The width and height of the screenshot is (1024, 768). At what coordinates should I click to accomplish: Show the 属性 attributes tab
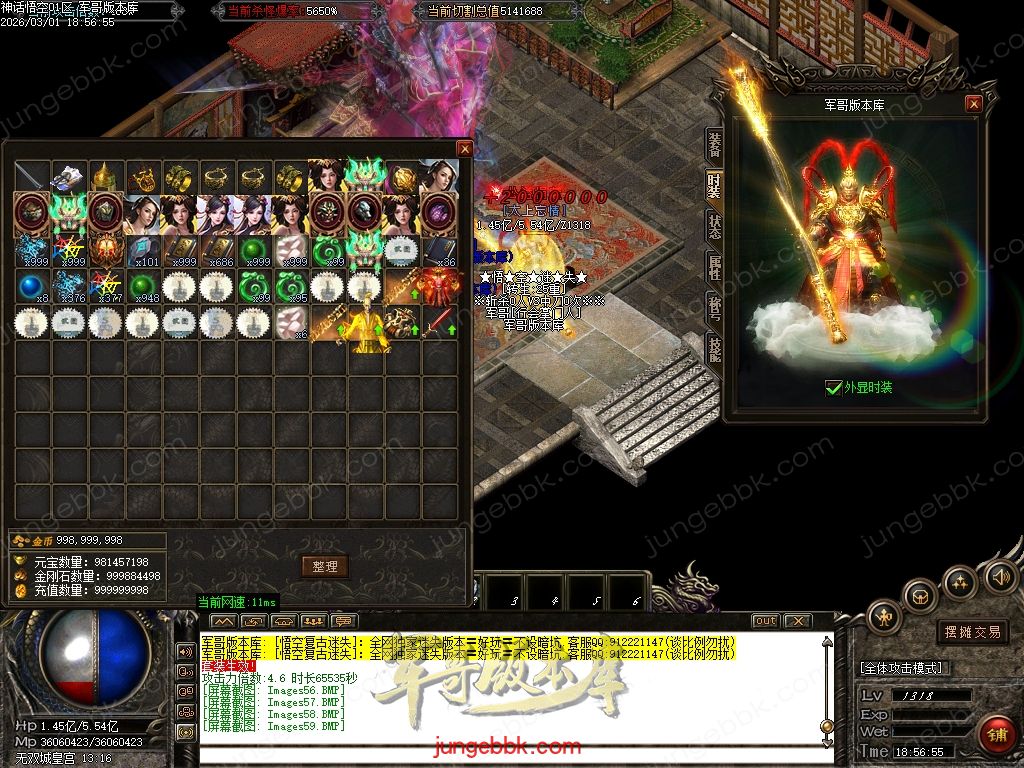[x=714, y=266]
